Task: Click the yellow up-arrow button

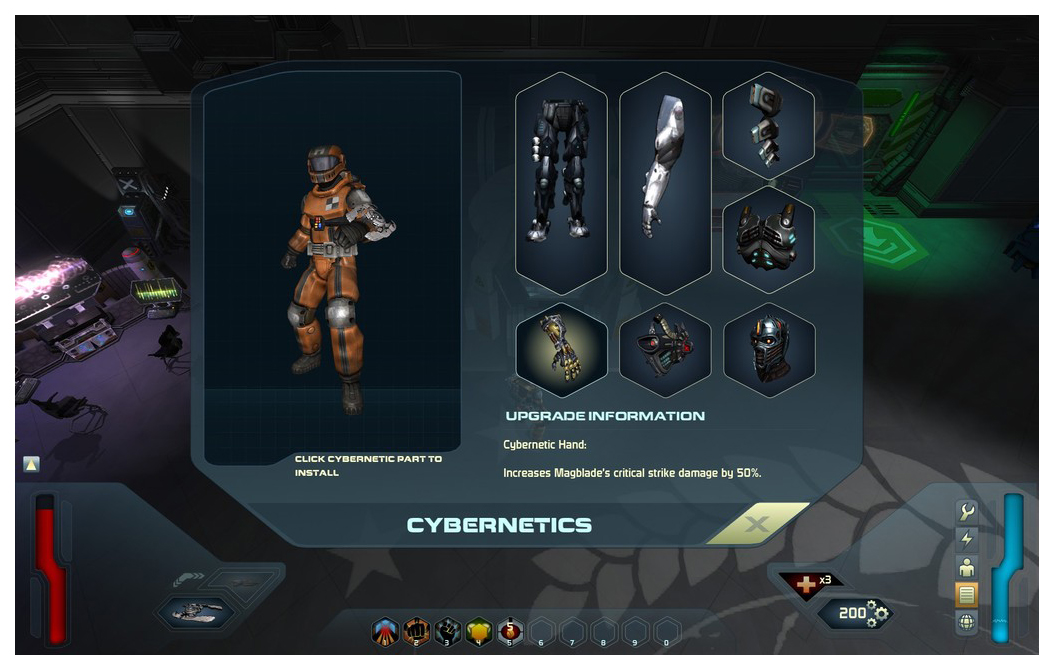Action: [x=31, y=464]
